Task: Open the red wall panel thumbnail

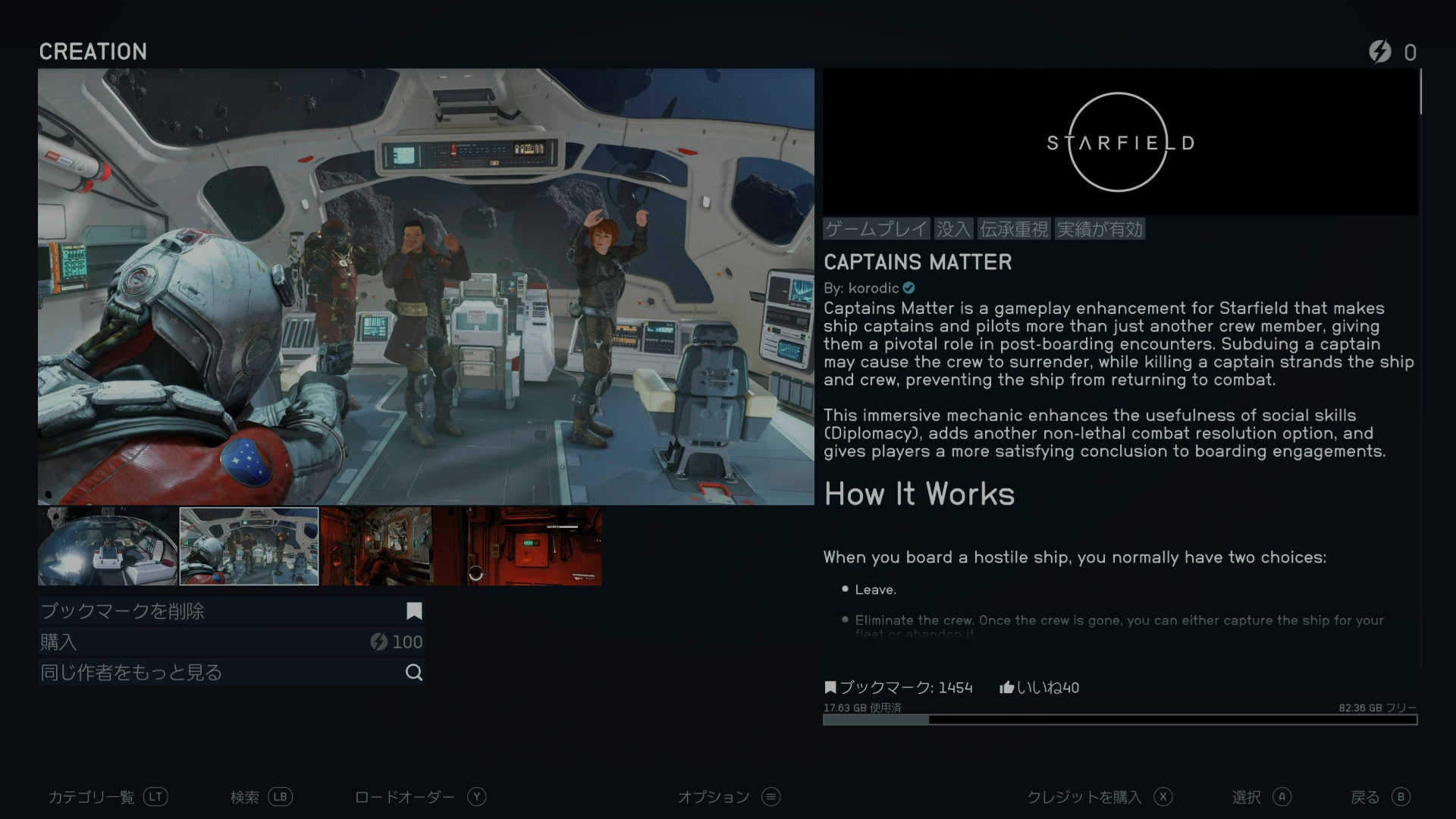Action: [534, 546]
